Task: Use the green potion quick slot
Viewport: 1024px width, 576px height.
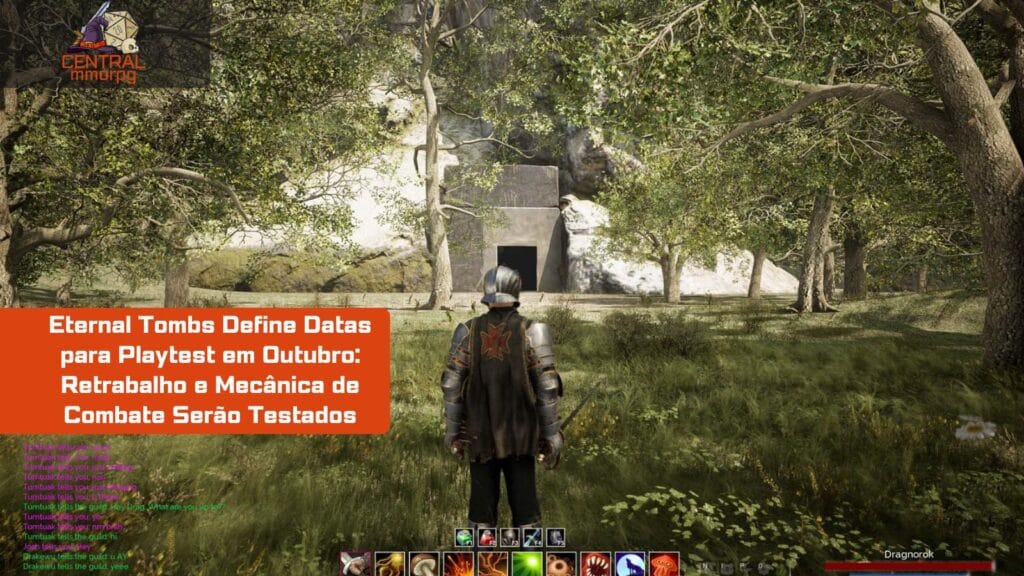Action: (x=463, y=537)
